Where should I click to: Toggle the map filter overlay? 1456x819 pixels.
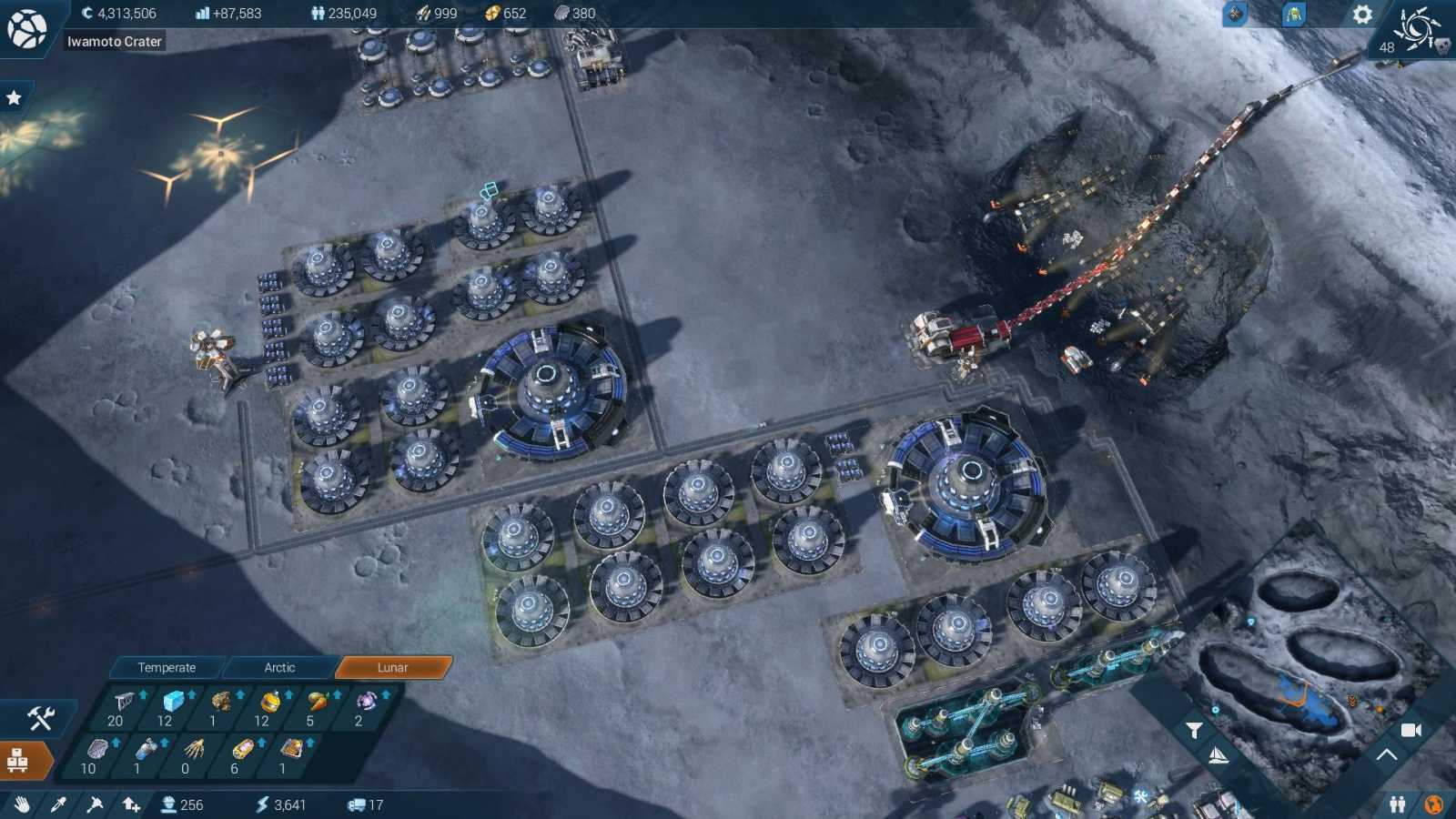pos(1193,729)
